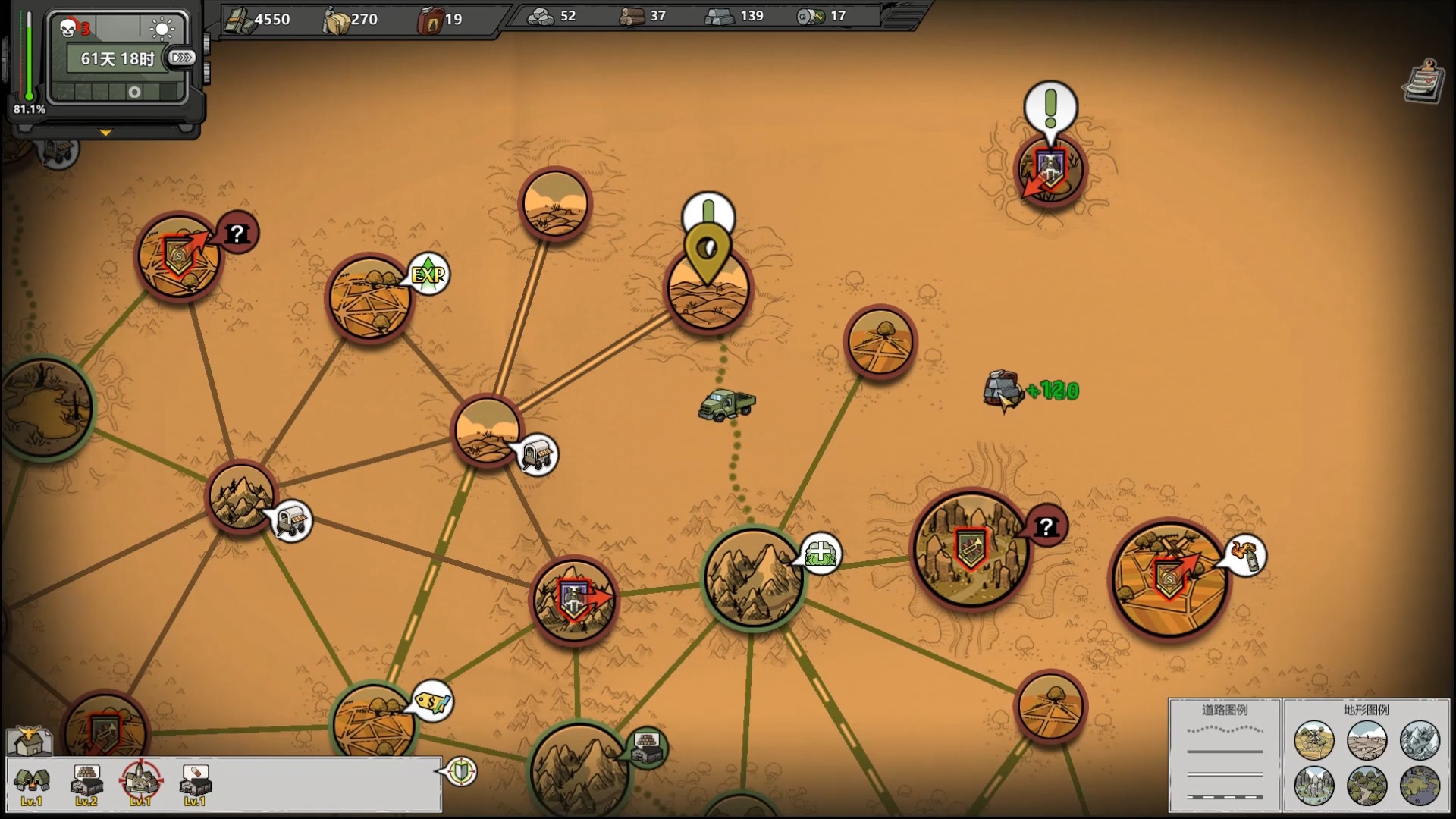The image size is (1456, 819).
Task: Click the forest terrain legend icon
Action: tap(1367, 785)
